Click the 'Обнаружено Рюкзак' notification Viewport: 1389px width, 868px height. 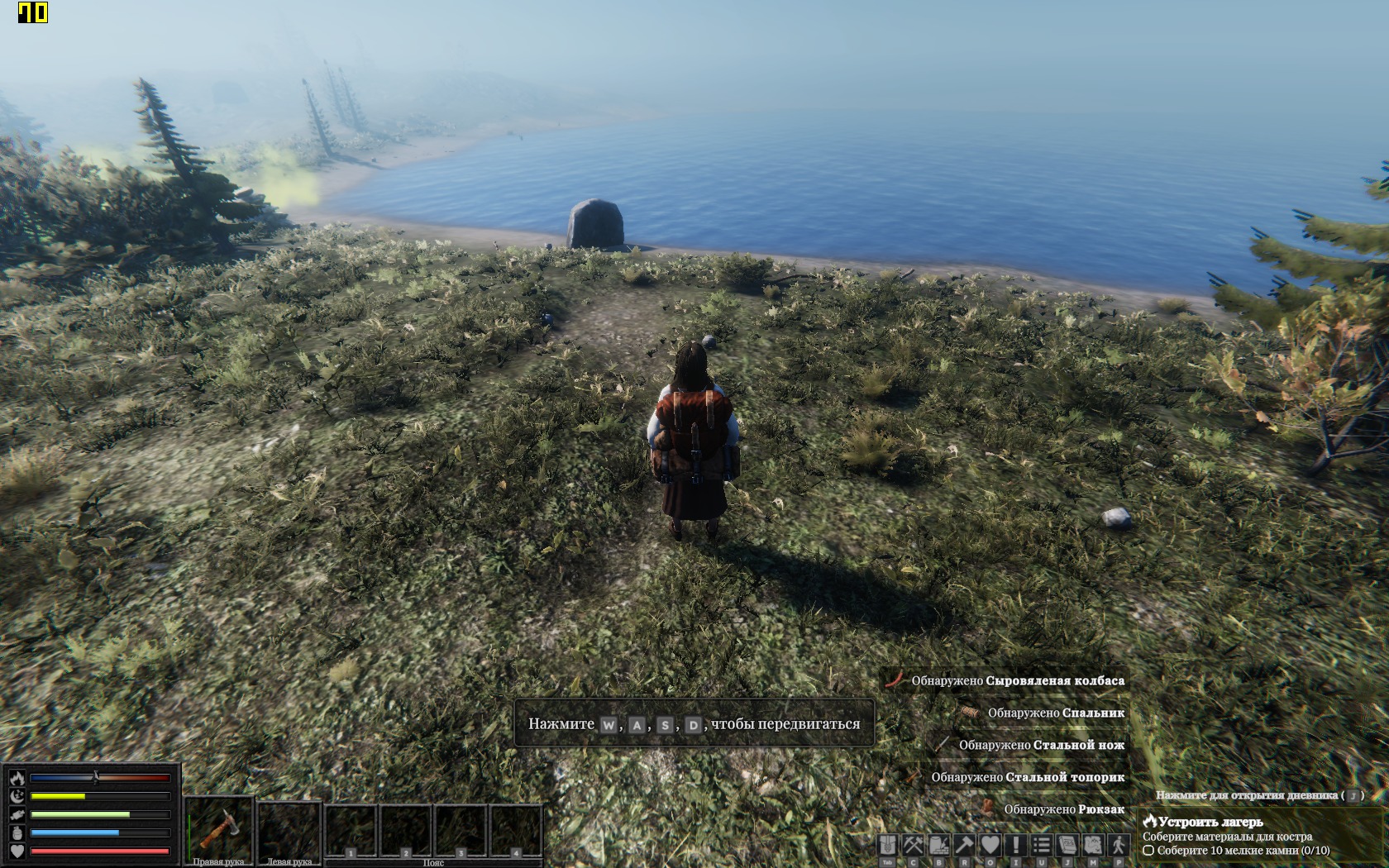[1063, 809]
